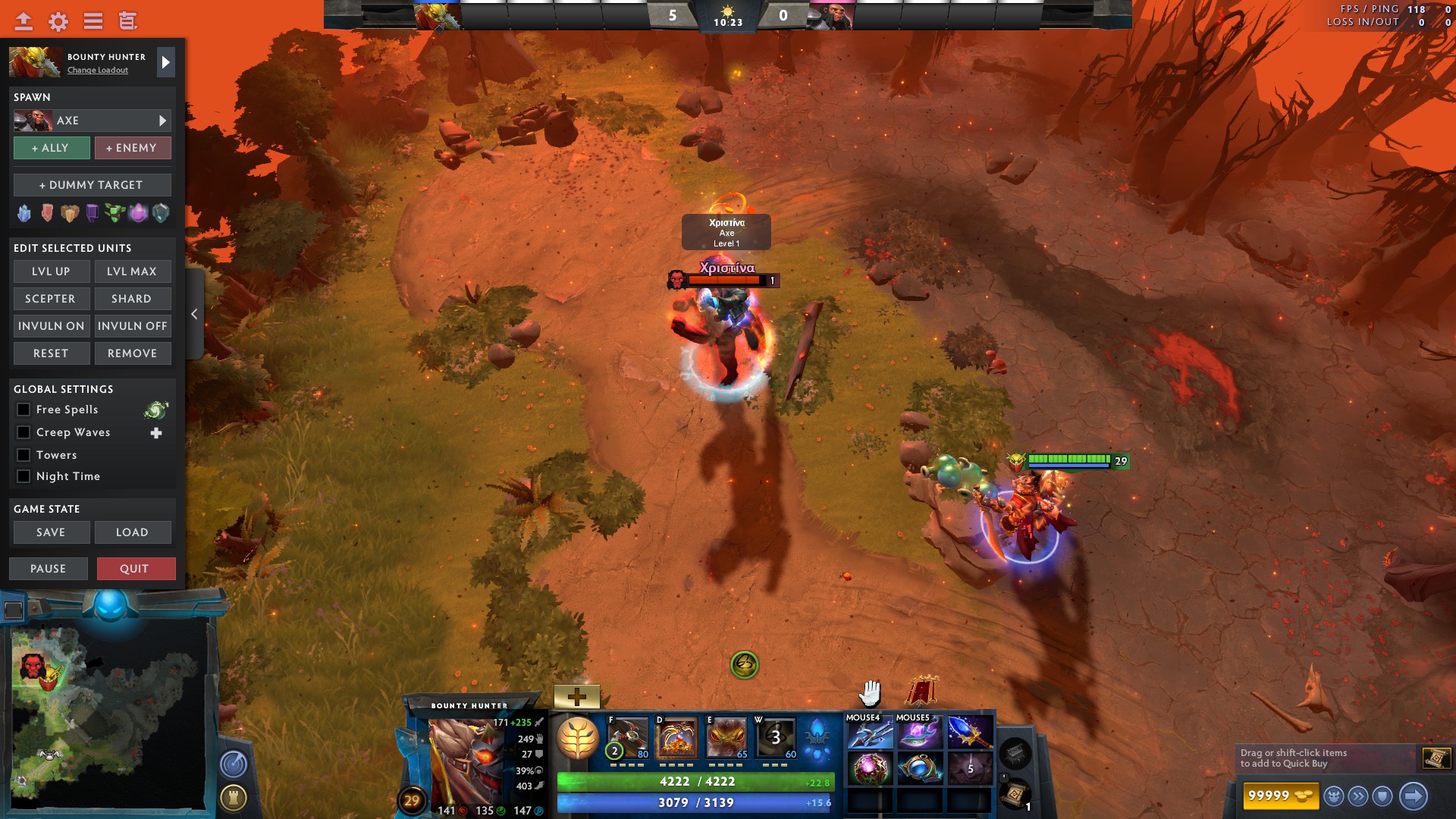This screenshot has height=819, width=1456.
Task: Spawn a dummy target
Action: tap(92, 184)
